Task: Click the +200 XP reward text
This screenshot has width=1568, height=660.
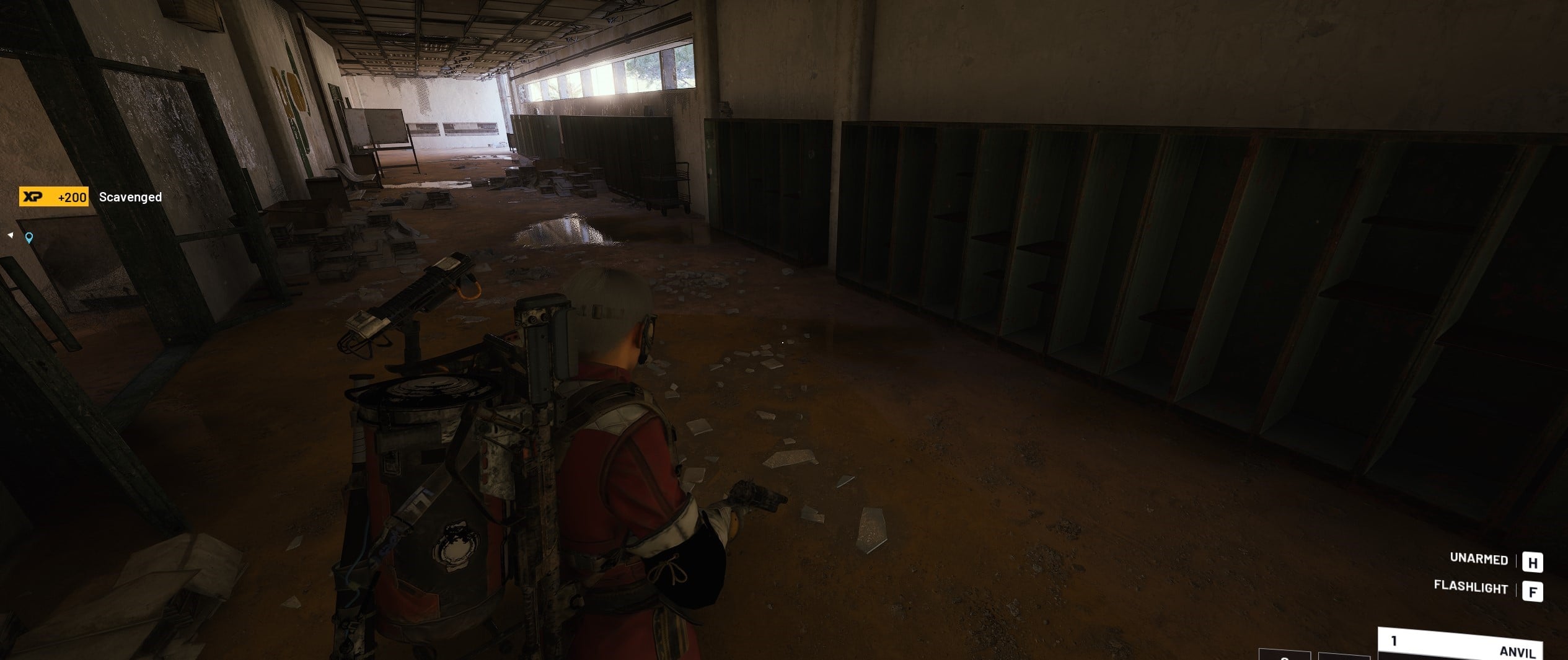Action: click(x=72, y=197)
